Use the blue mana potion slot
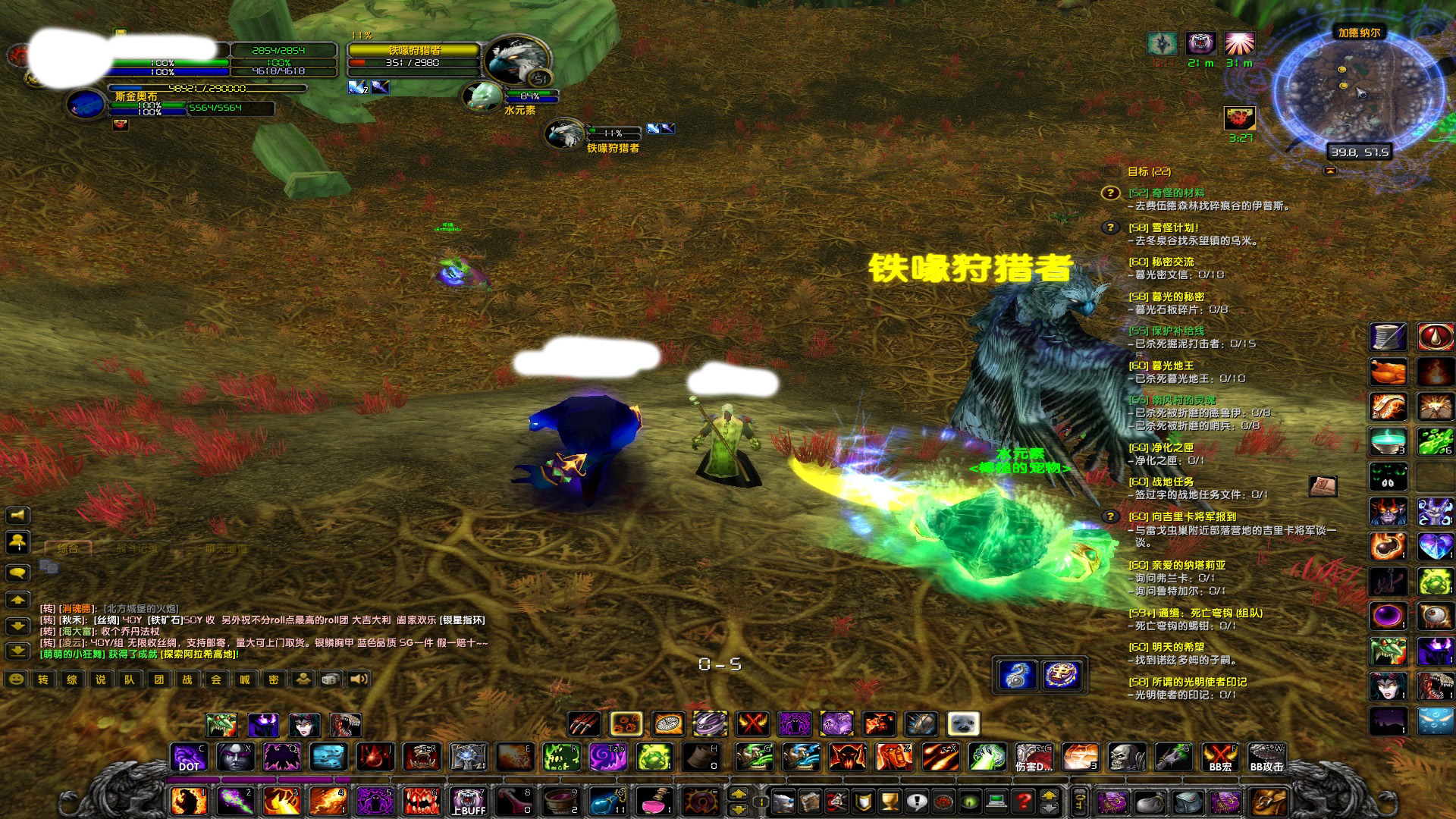Screen dimensions: 1456x819 coord(609,802)
